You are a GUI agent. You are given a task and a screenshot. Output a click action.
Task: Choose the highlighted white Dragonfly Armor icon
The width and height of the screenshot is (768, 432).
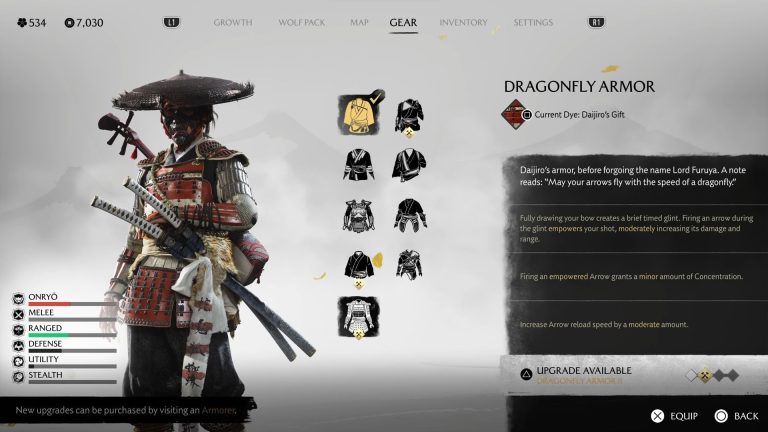click(360, 316)
